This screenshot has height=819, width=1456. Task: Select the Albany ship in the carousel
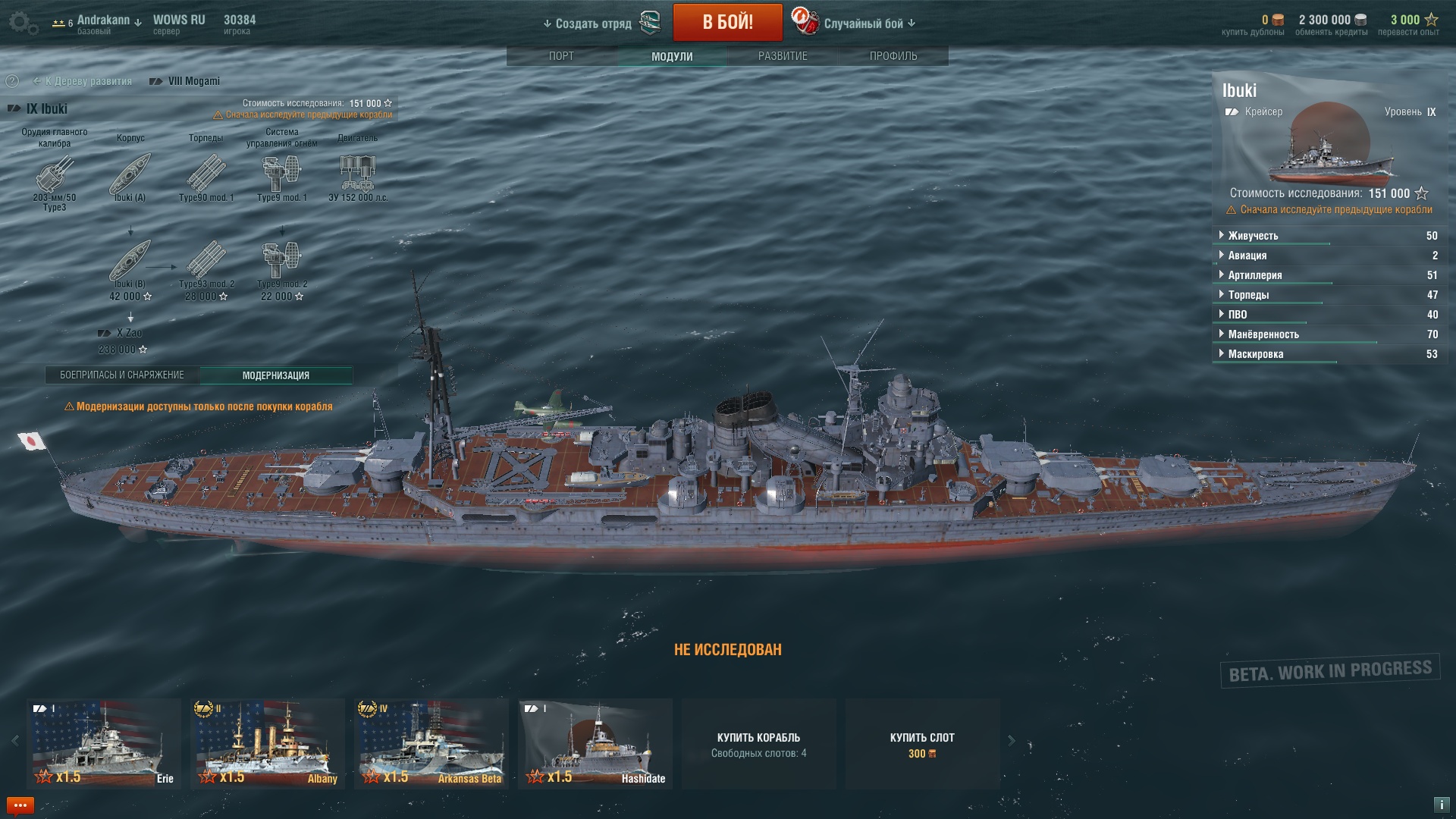point(267,743)
